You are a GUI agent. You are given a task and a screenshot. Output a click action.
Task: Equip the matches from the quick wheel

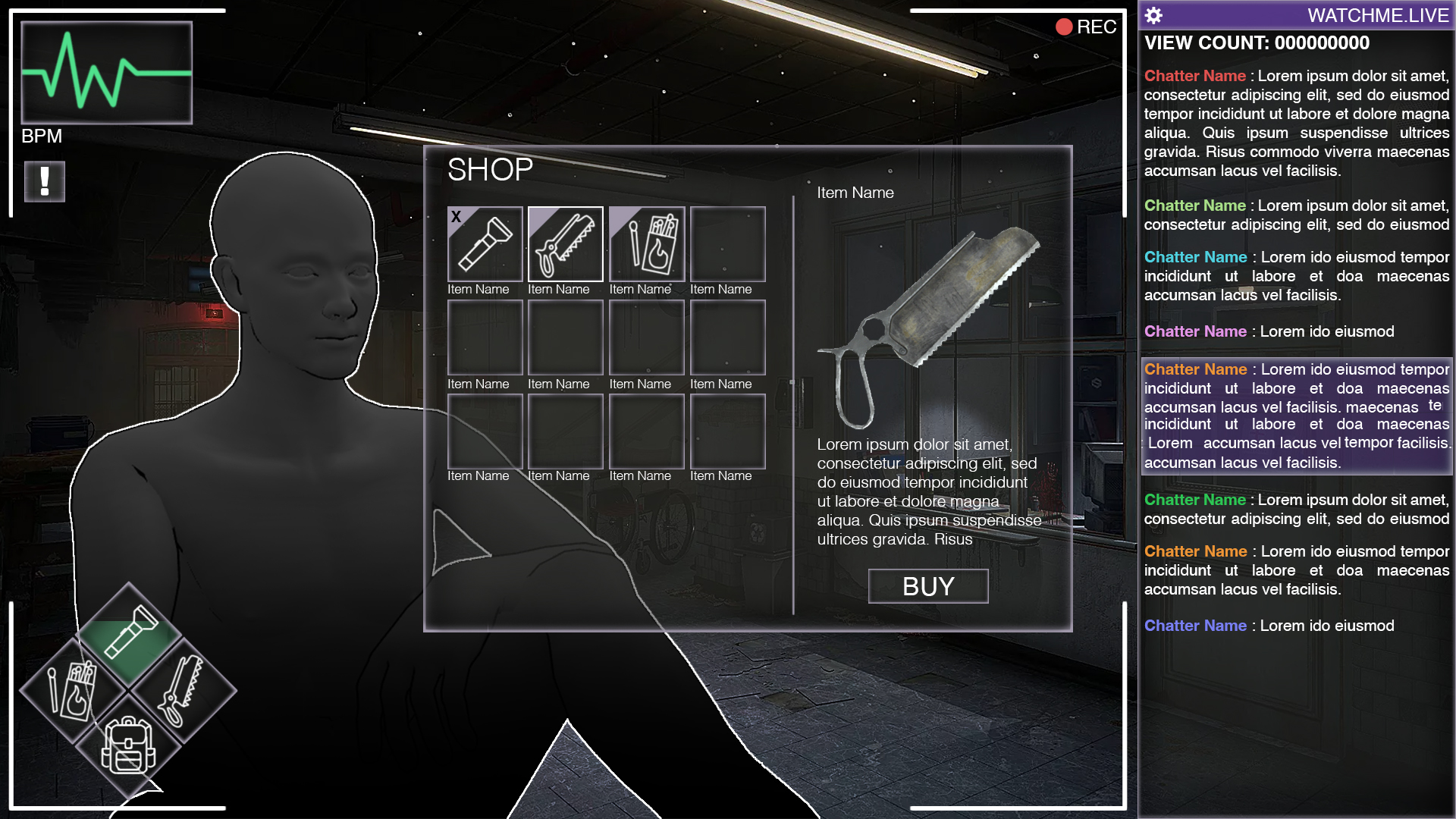coord(73,690)
